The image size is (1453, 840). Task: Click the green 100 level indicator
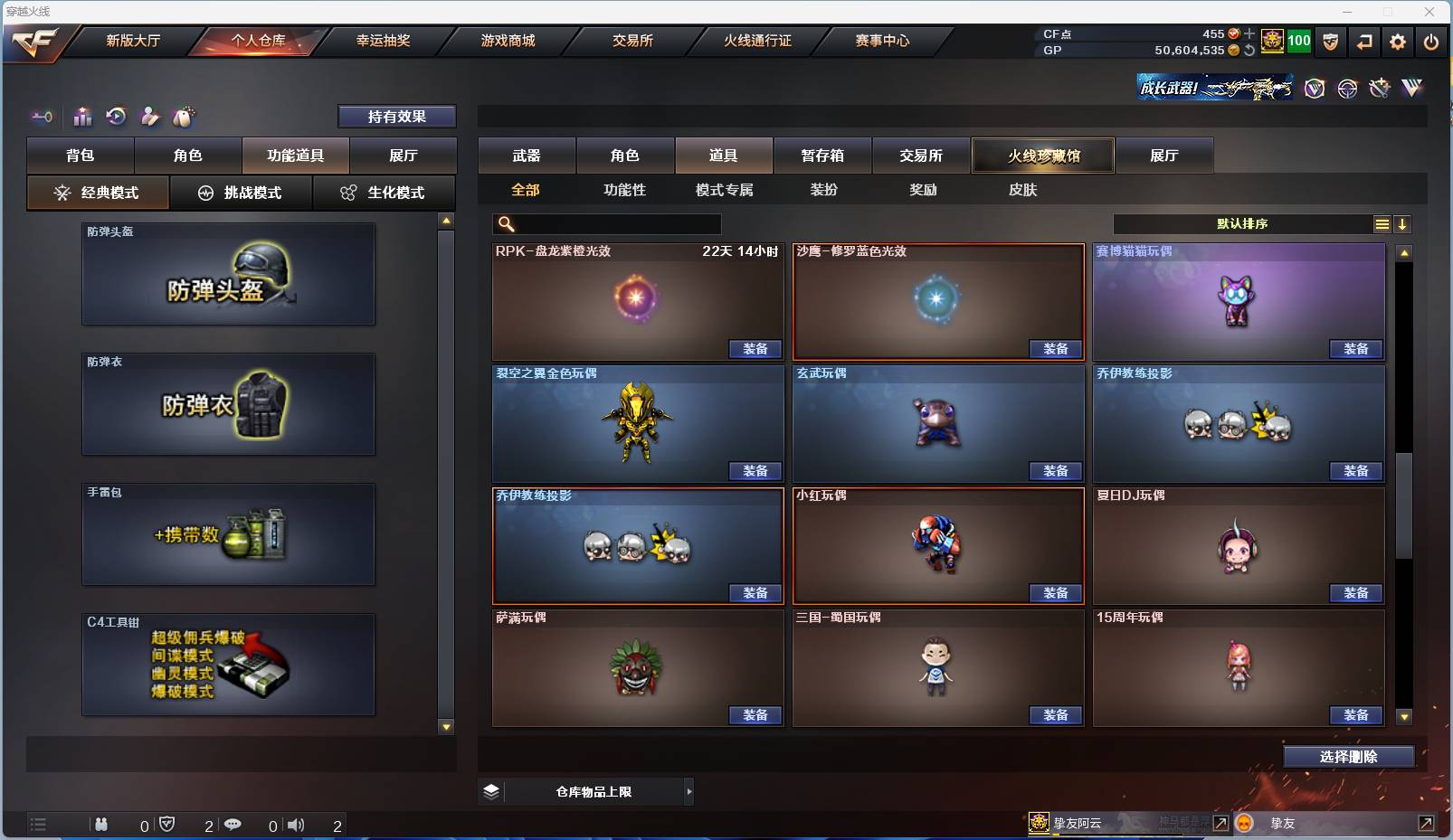tap(1301, 41)
